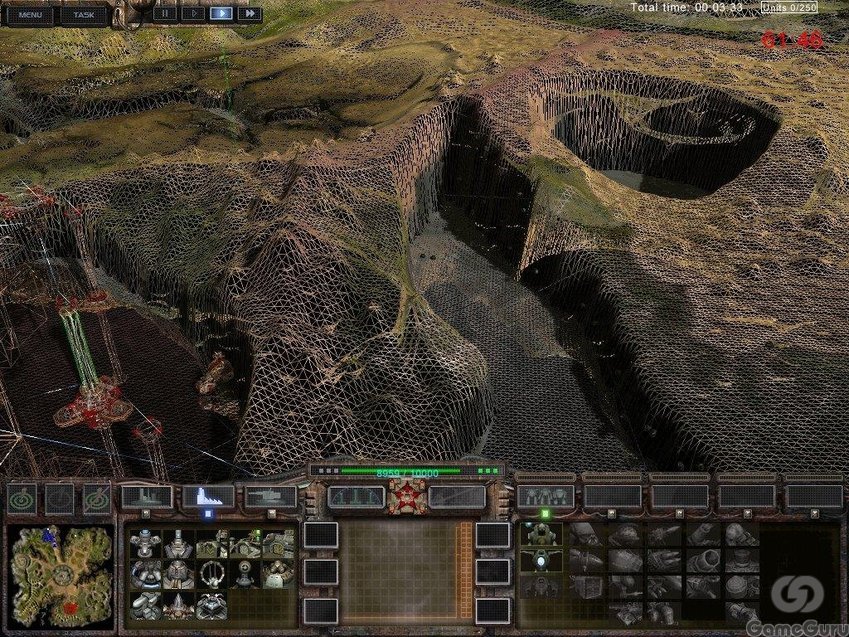Click the red star faction emblem
This screenshot has height=637, width=849.
(407, 496)
